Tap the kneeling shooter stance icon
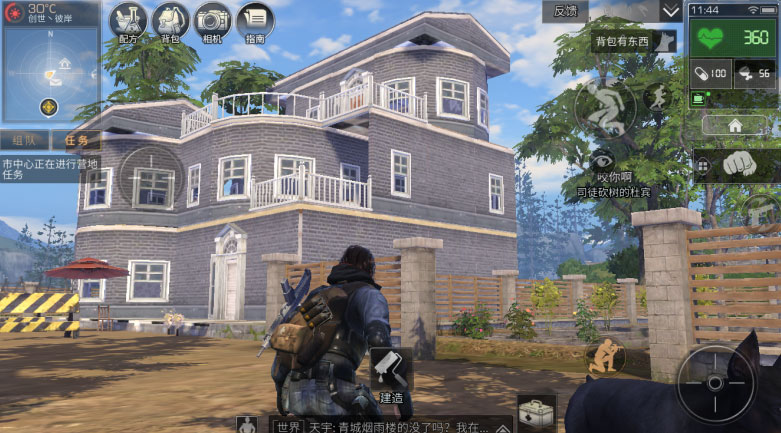Screen dimensions: 781x433 coord(605,357)
